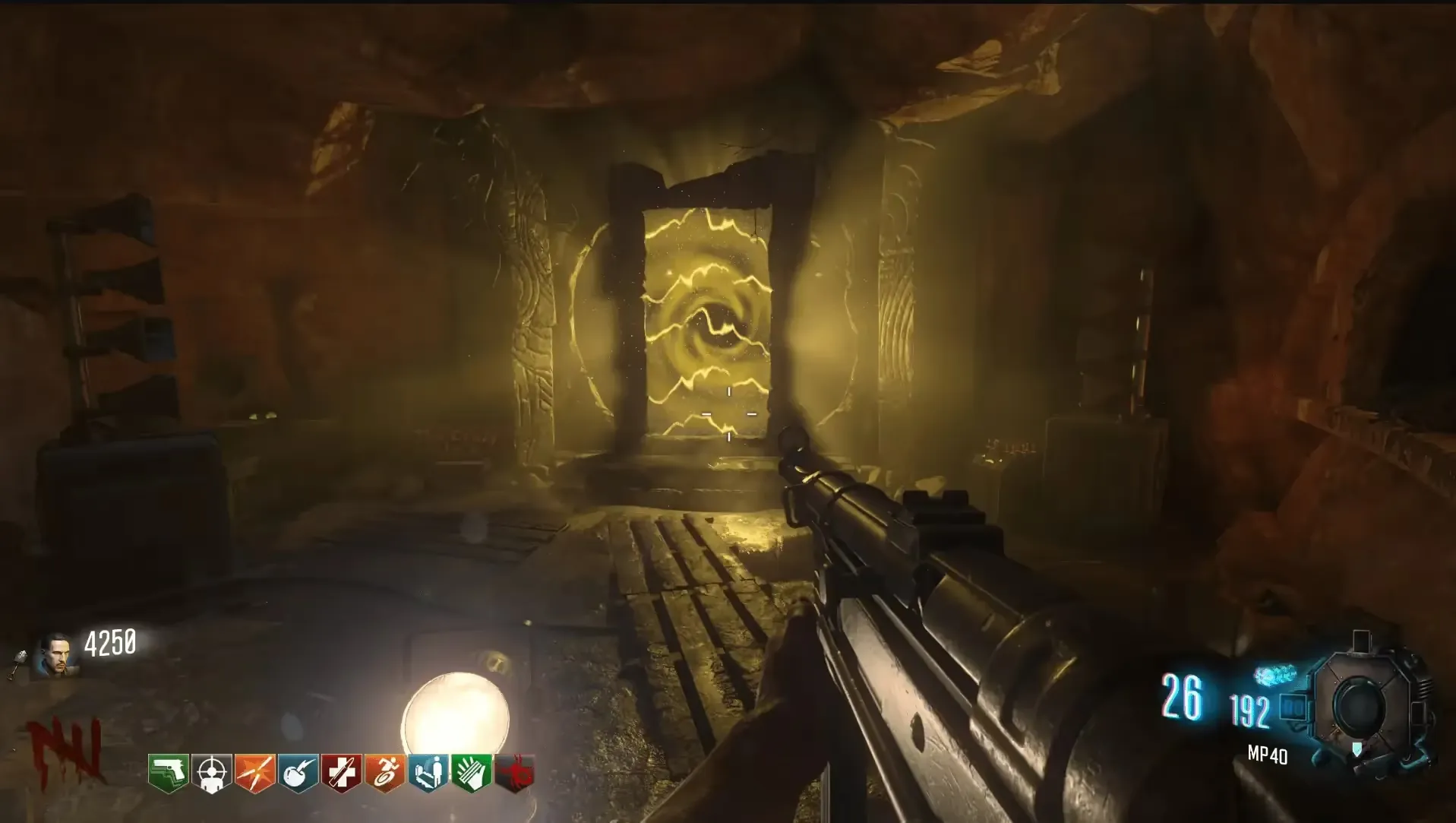Choose the blue Electric Cherry perk icon
This screenshot has height=823, width=1456.
[298, 774]
